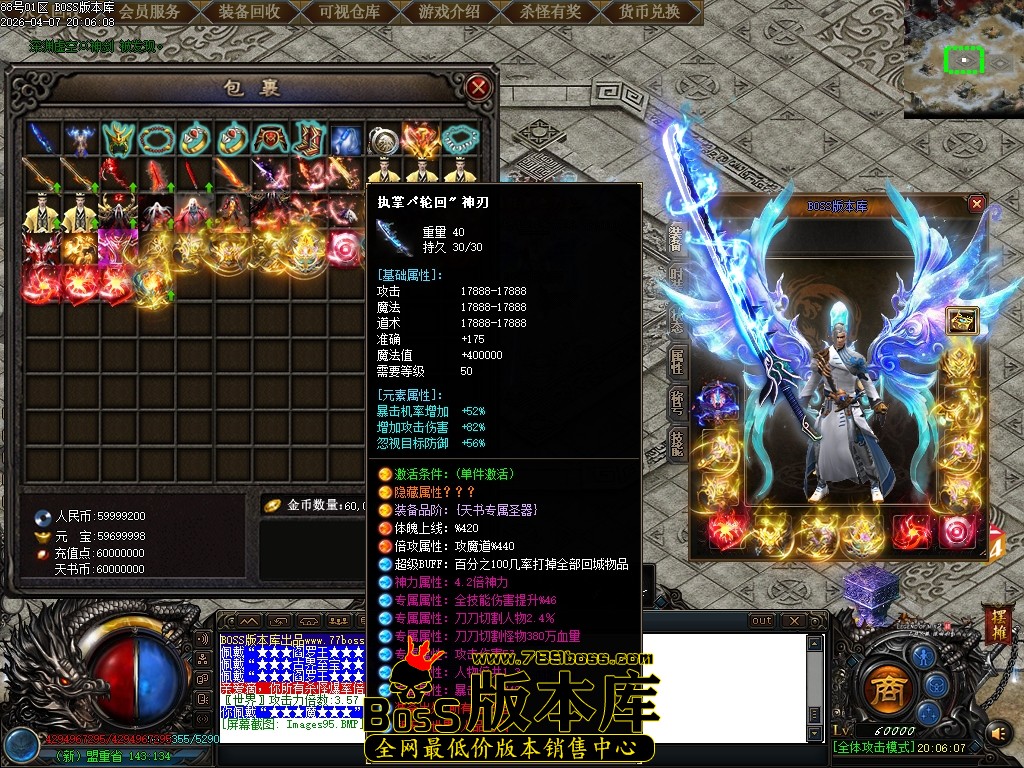This screenshot has width=1024, height=768.
Task: Open the 商 shop round button
Action: coord(883,689)
